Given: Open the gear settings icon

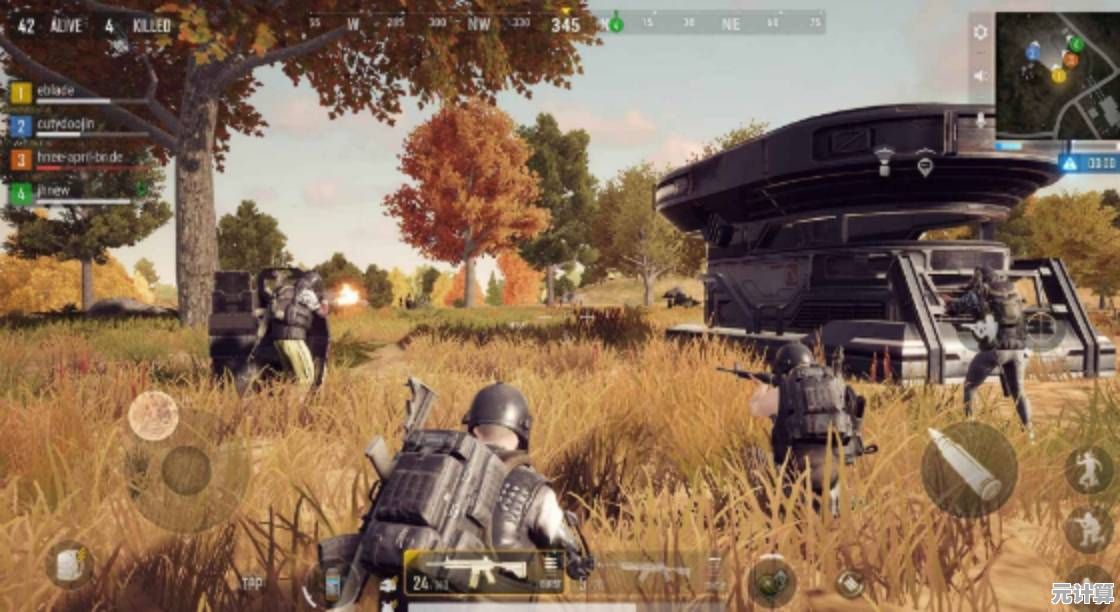Looking at the screenshot, I should coord(980,32).
